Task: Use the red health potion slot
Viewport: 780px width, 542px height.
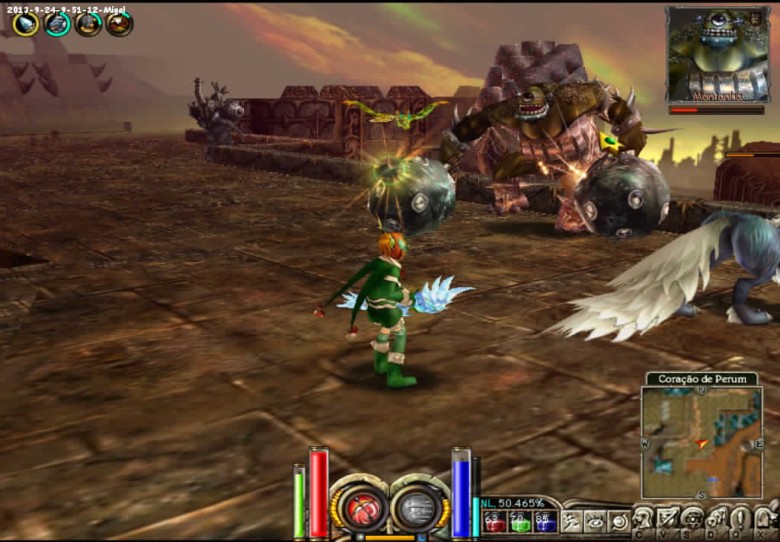Action: (495, 521)
